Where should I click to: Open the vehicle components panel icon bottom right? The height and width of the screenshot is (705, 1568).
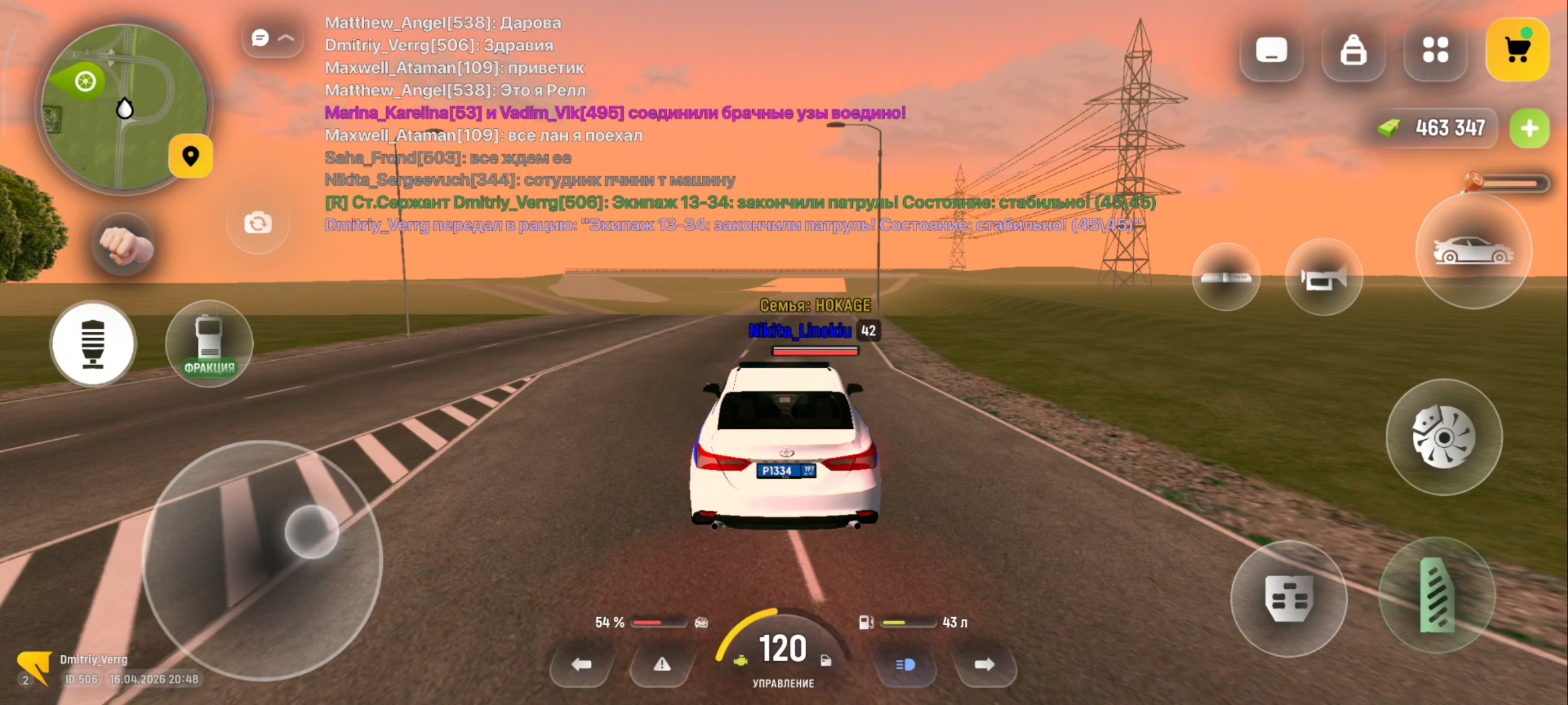pos(1290,599)
